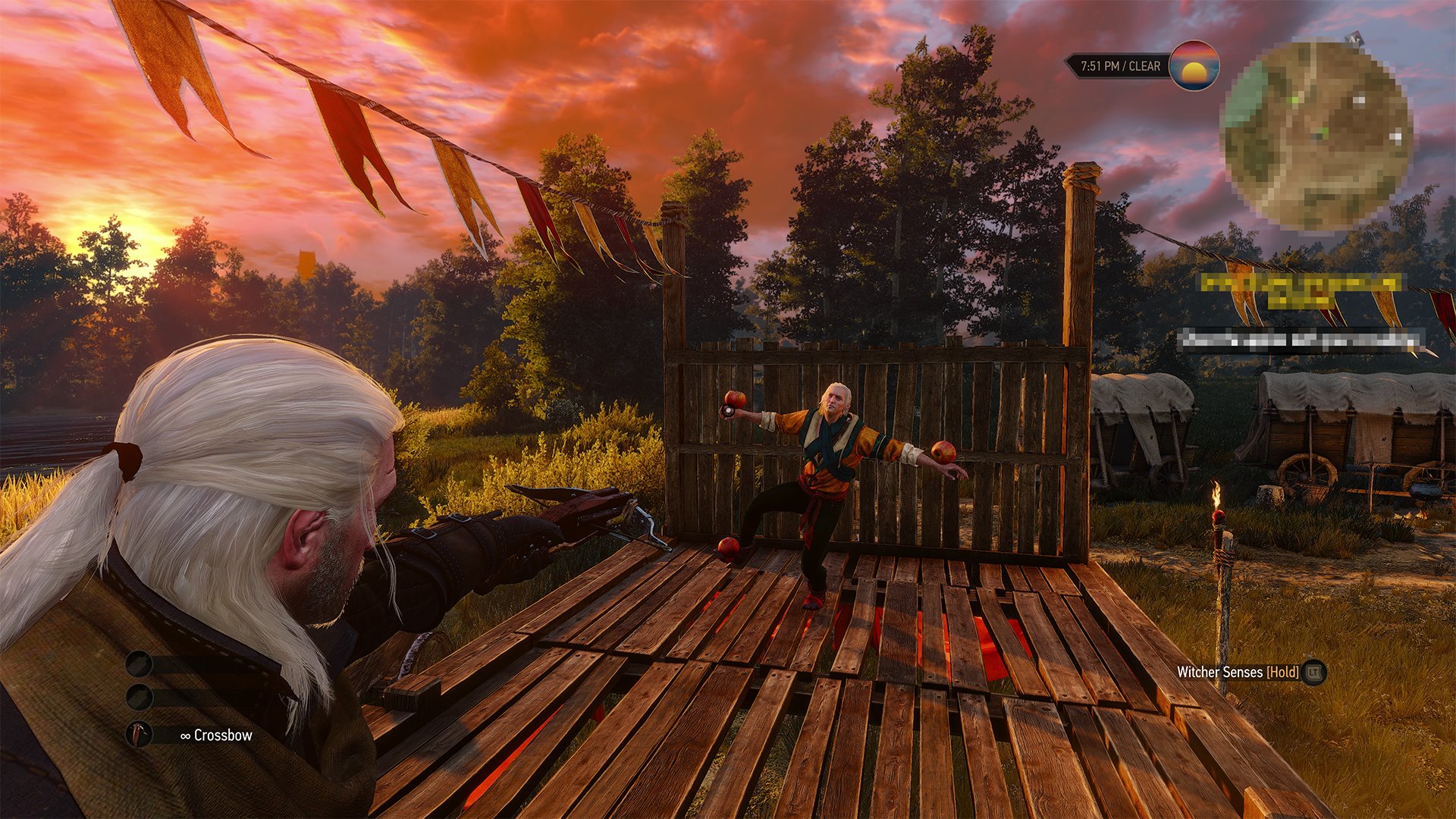Viewport: 1456px width, 819px height.
Task: Click the topmost empty item slot circle
Action: pos(139,664)
